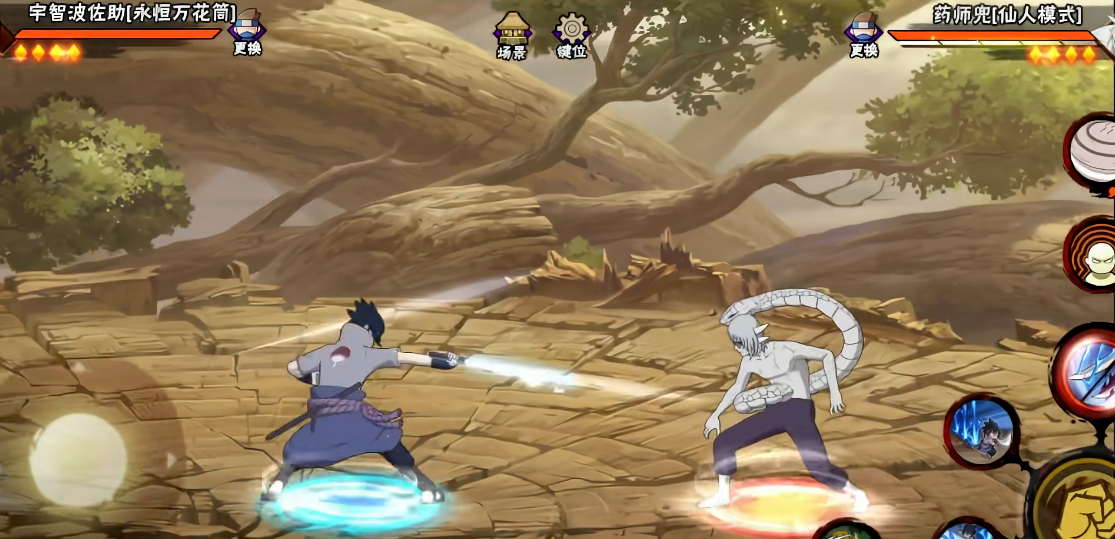Open the 场景 stage selection
Viewport: 1115px width, 539px height.
pyautogui.click(x=512, y=36)
